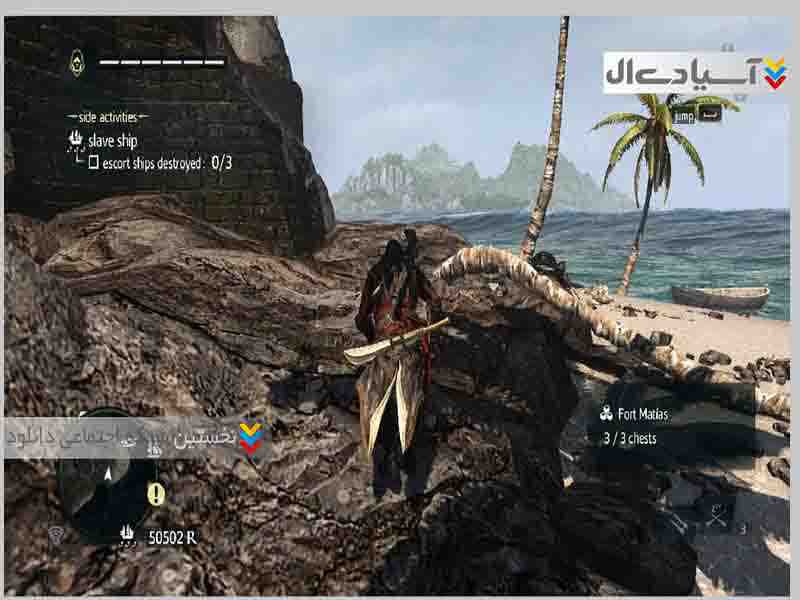Image resolution: width=800 pixels, height=600 pixels.
Task: Select the crossed-swords weapon icon
Action: [x=716, y=515]
